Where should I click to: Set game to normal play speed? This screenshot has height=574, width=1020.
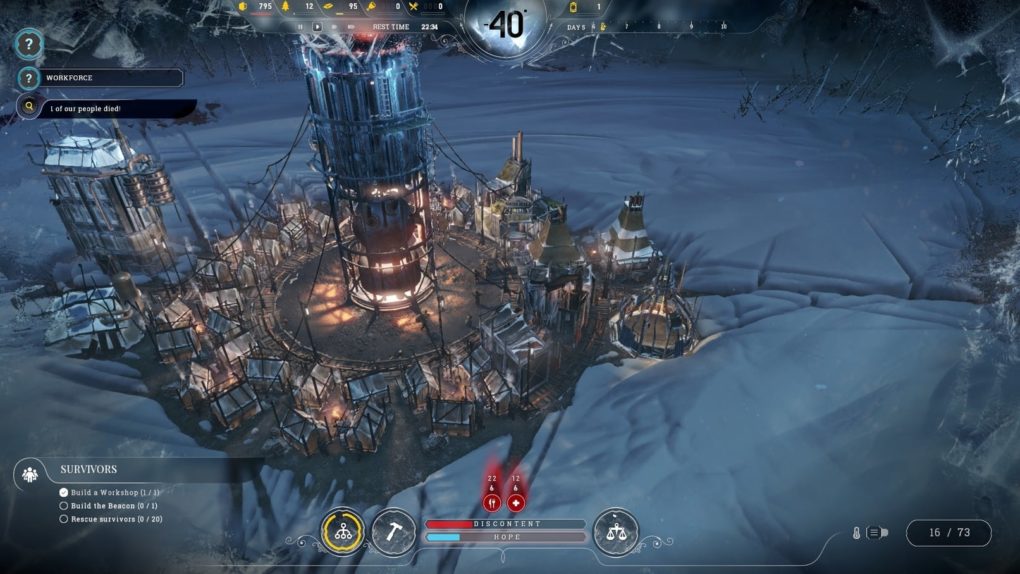pos(317,27)
